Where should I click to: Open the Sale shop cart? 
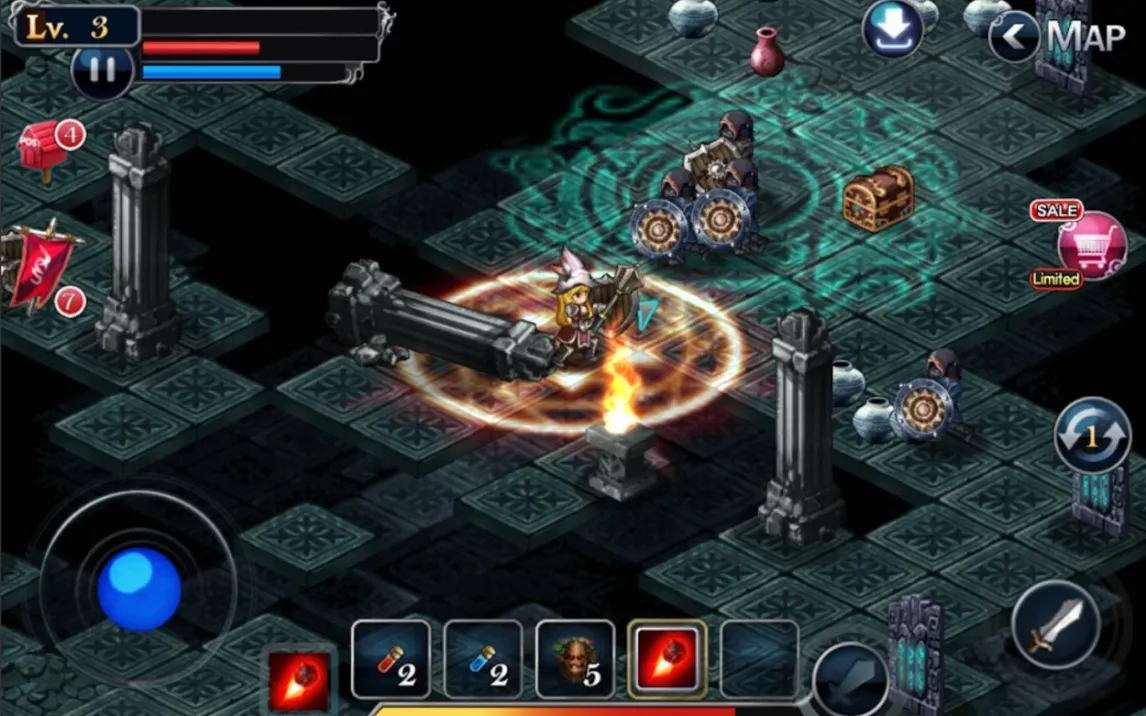point(1091,245)
